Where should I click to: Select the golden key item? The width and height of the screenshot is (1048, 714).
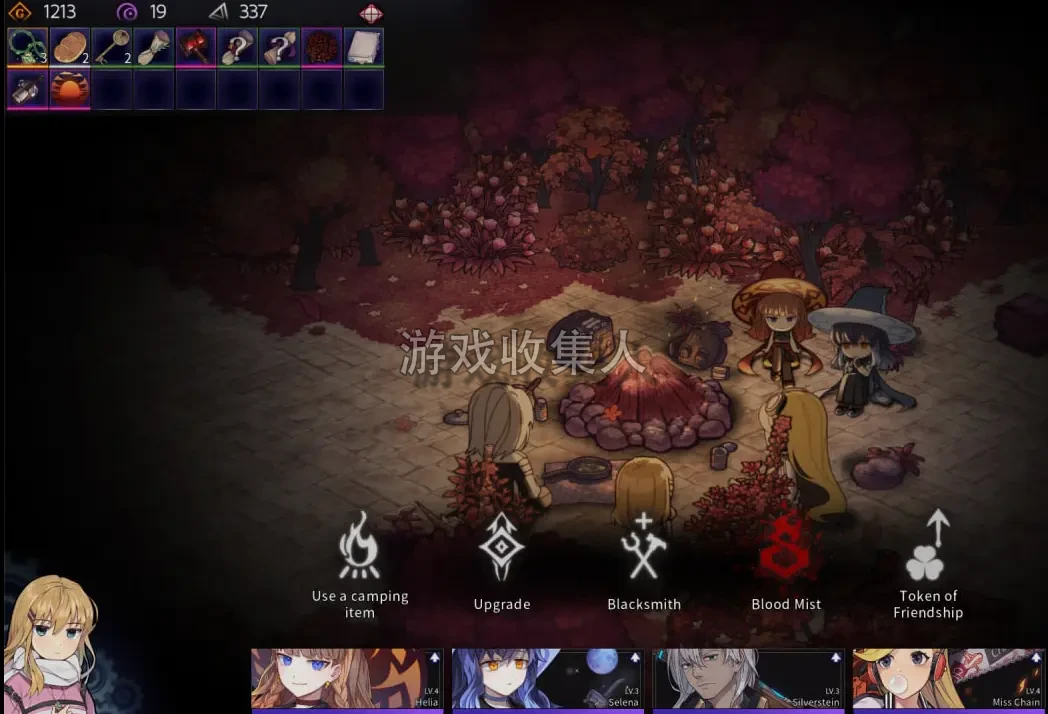(111, 47)
